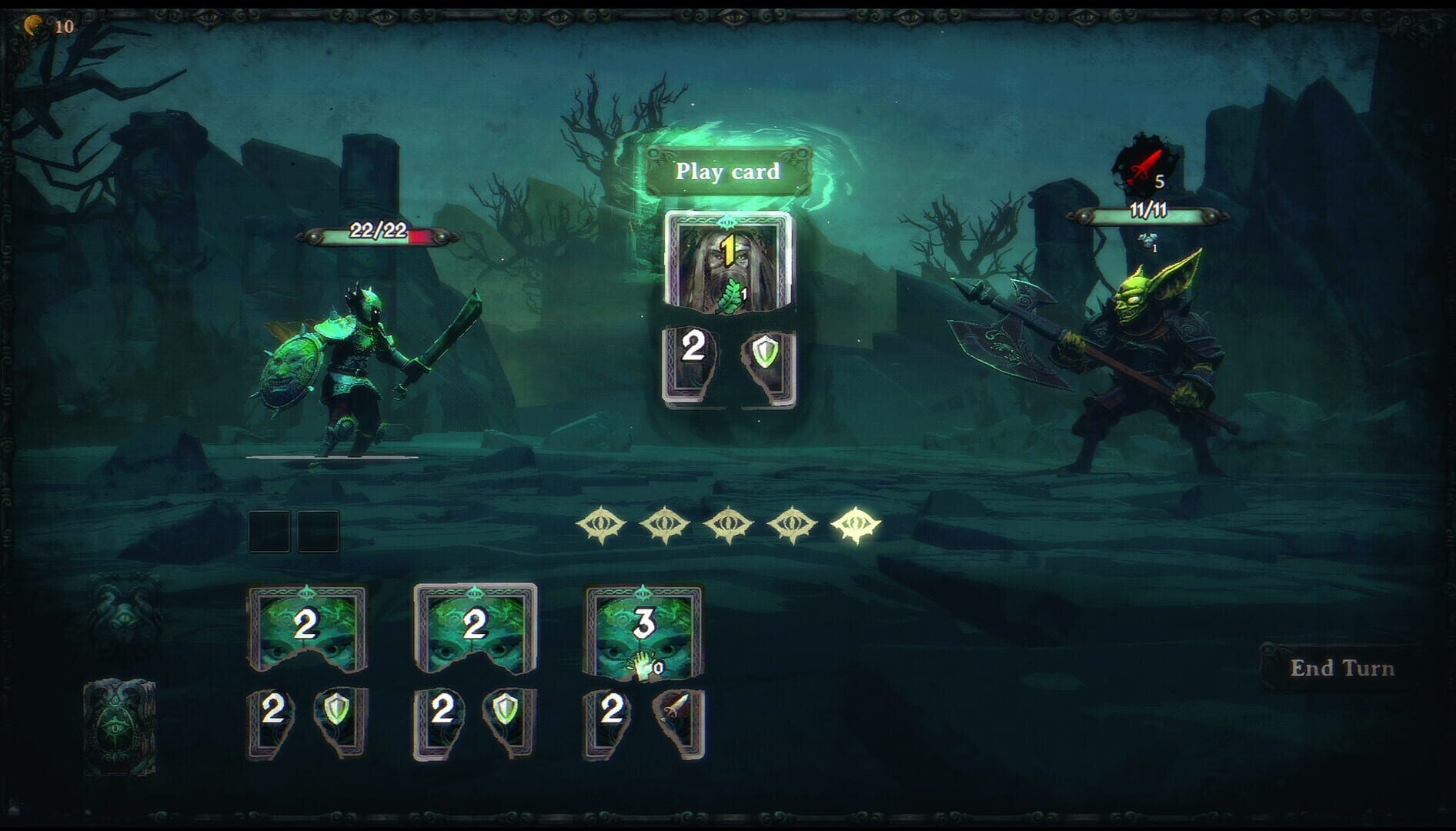Click the coin counter in the top left
Image resolution: width=1456 pixels, height=831 pixels.
click(48, 25)
